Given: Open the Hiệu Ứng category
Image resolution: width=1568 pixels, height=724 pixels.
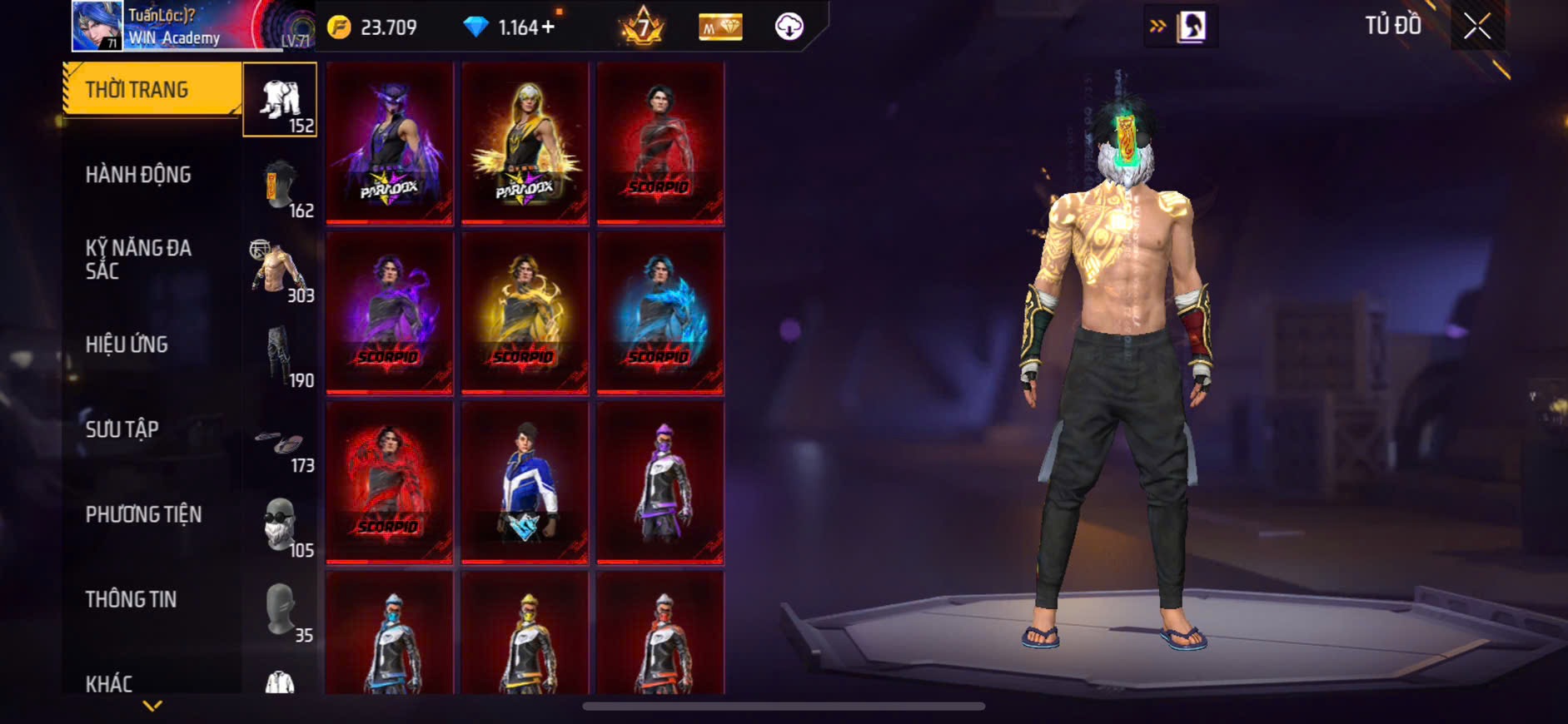Looking at the screenshot, I should (x=127, y=345).
